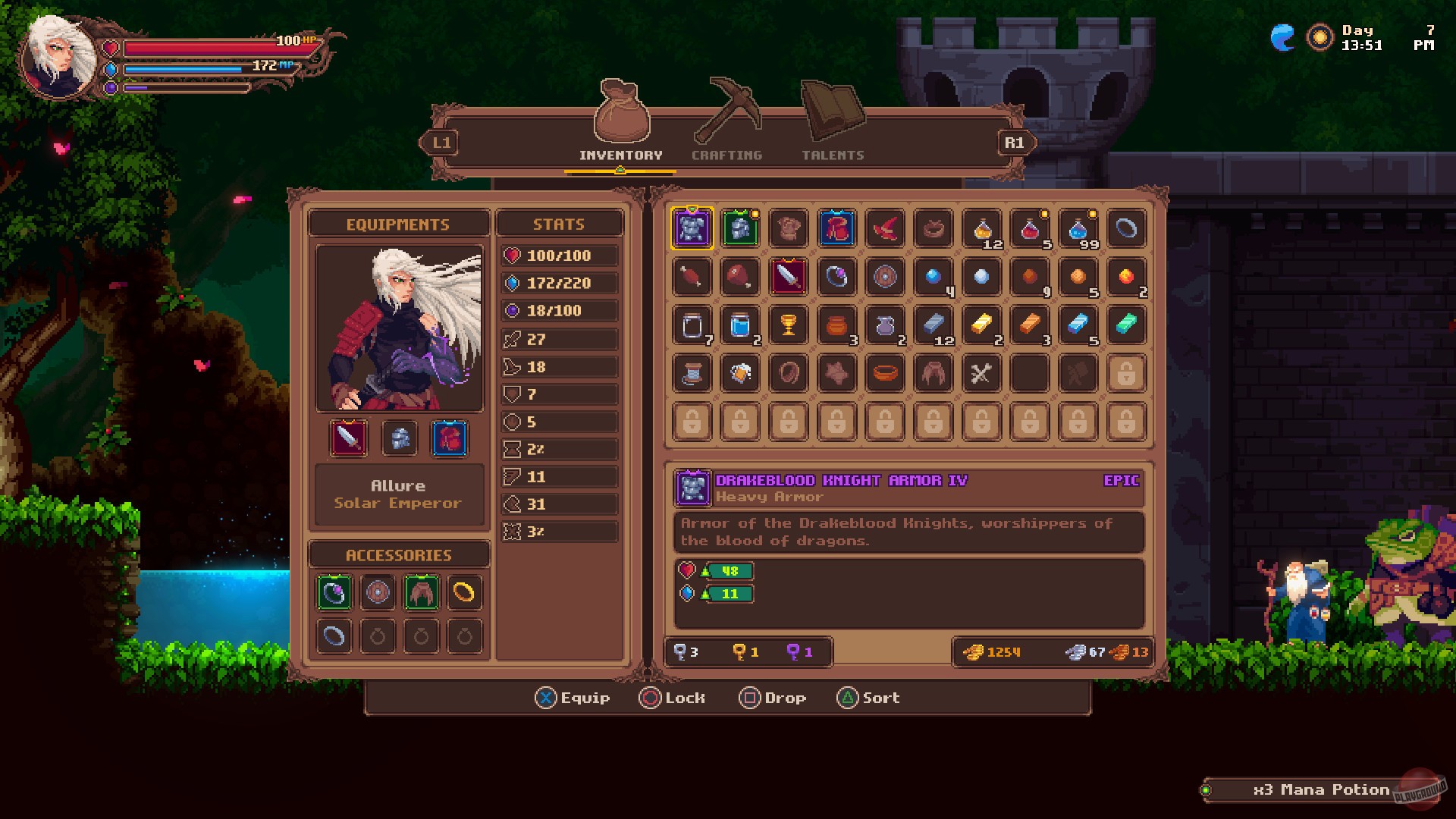Image resolution: width=1456 pixels, height=819 pixels.
Task: Select the equipped sword weapon slot
Action: [348, 438]
